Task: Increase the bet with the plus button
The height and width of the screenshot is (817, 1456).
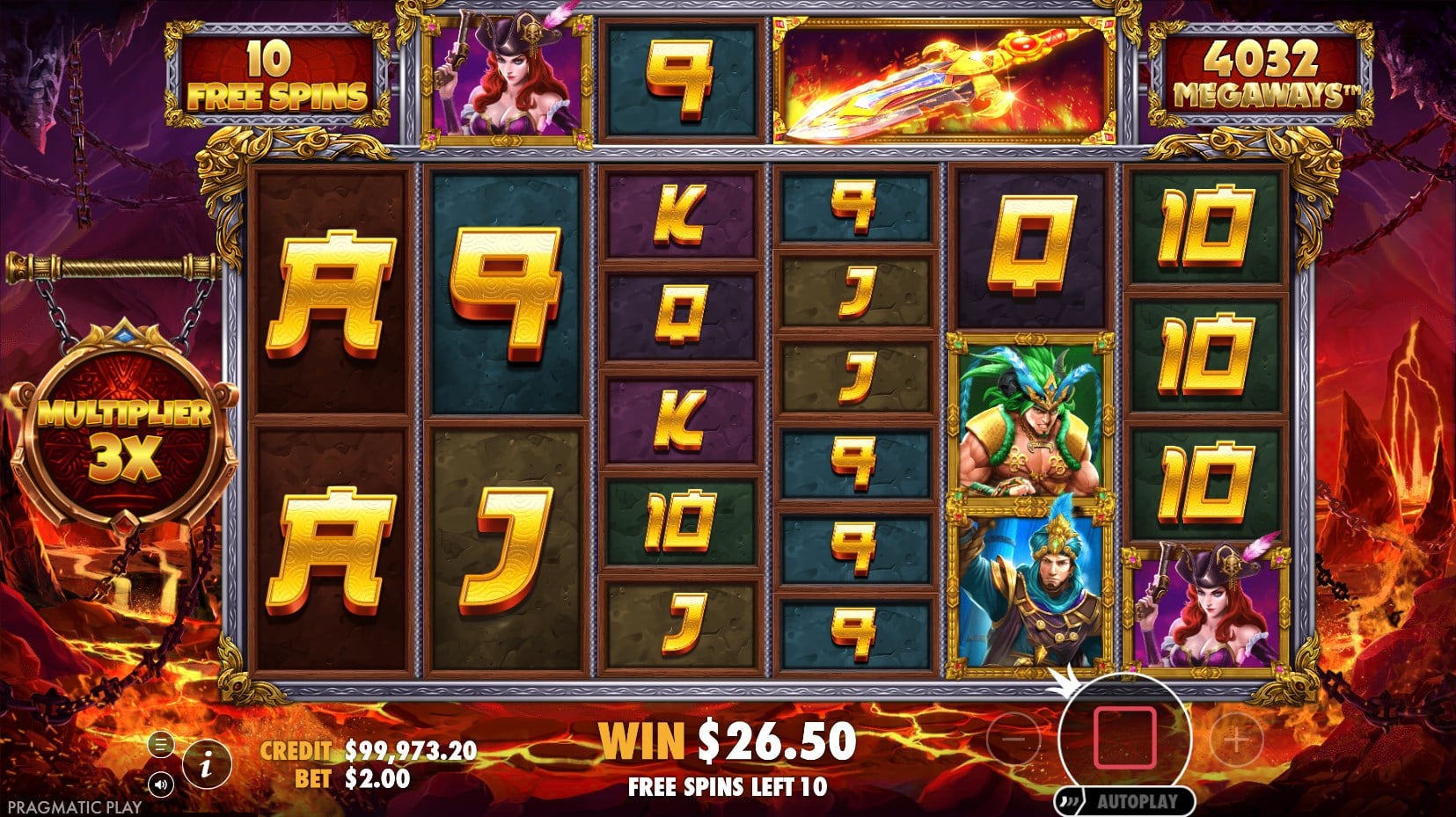Action: coord(1236,740)
